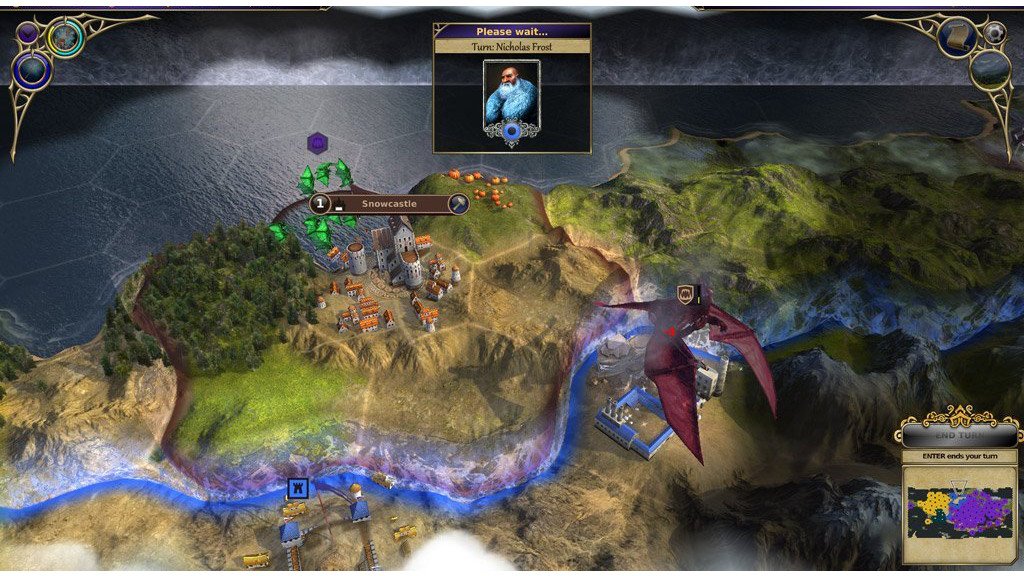This screenshot has height=576, width=1024.
Task: Open the blue-ringed orb
Action: [32, 70]
